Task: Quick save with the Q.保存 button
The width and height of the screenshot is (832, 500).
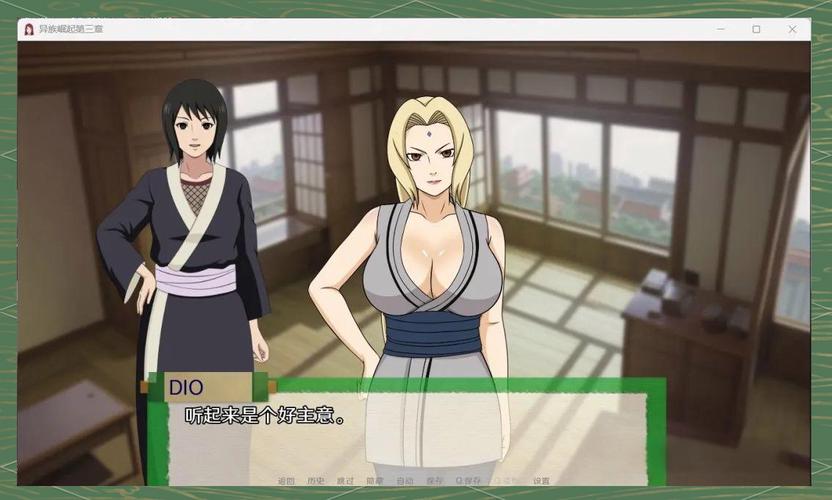Action: point(468,481)
